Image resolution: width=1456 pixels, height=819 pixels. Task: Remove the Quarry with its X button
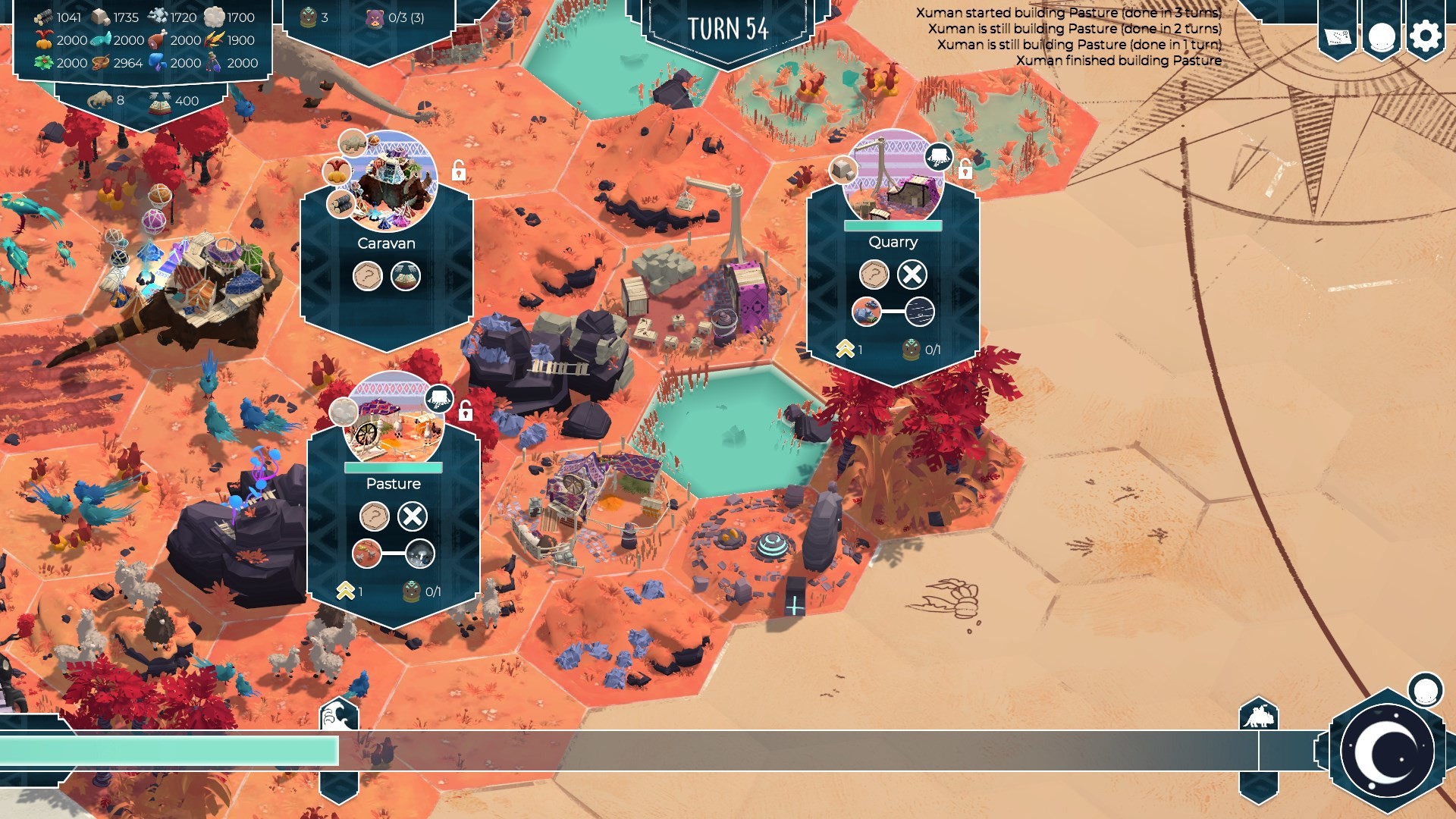click(912, 275)
